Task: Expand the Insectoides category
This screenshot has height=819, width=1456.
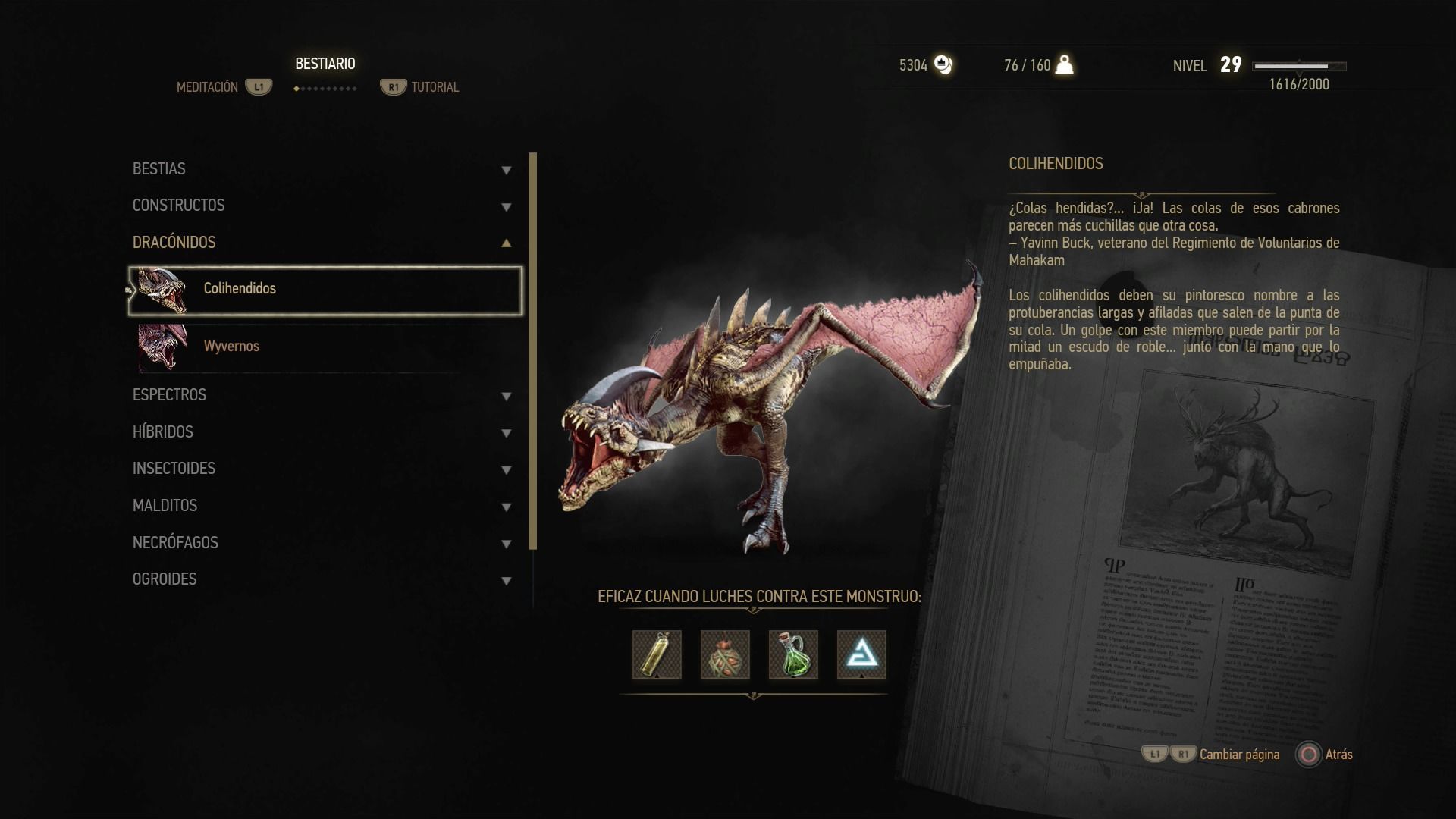Action: 322,469
